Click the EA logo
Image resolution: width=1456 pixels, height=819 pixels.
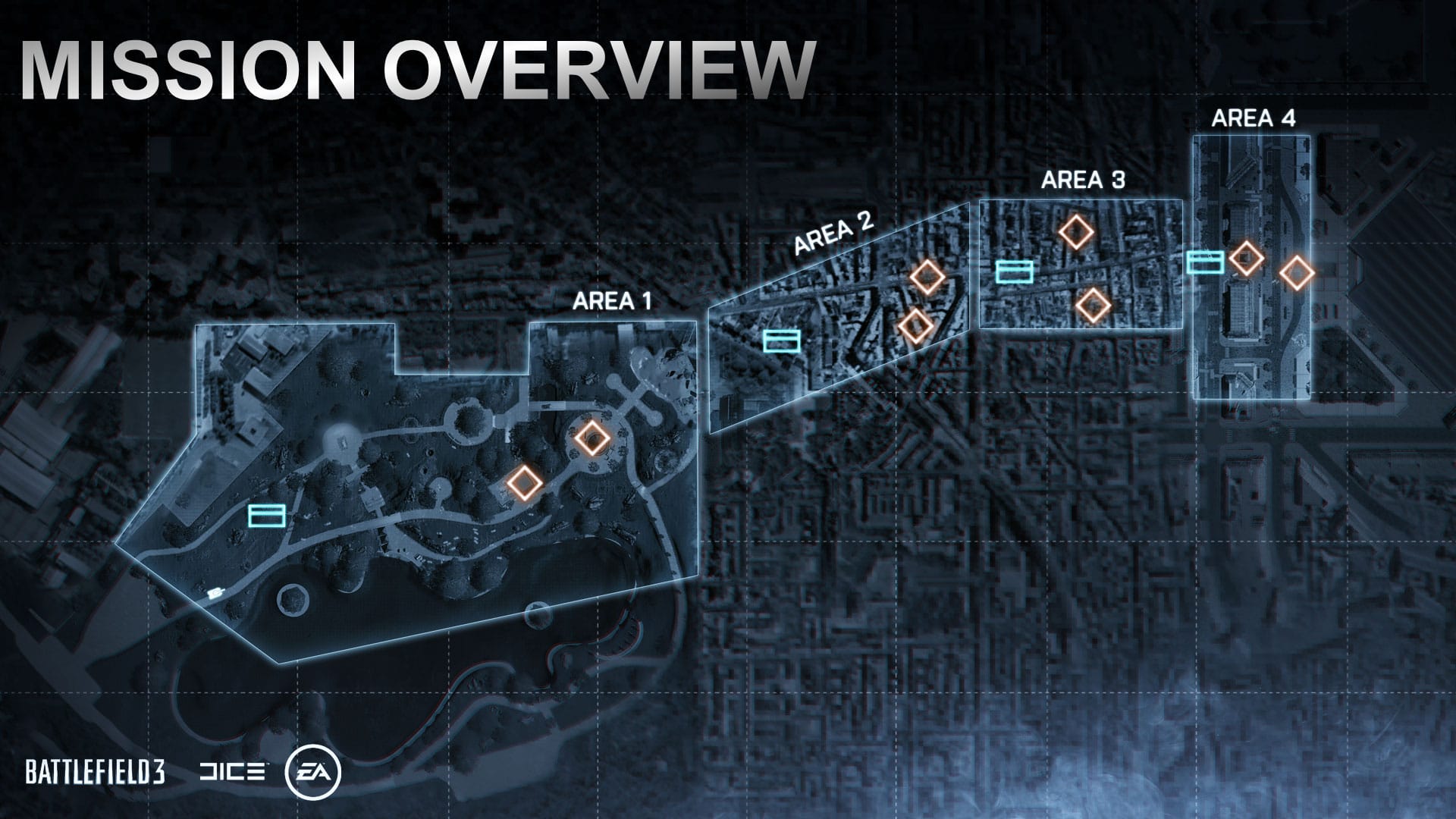tap(312, 773)
